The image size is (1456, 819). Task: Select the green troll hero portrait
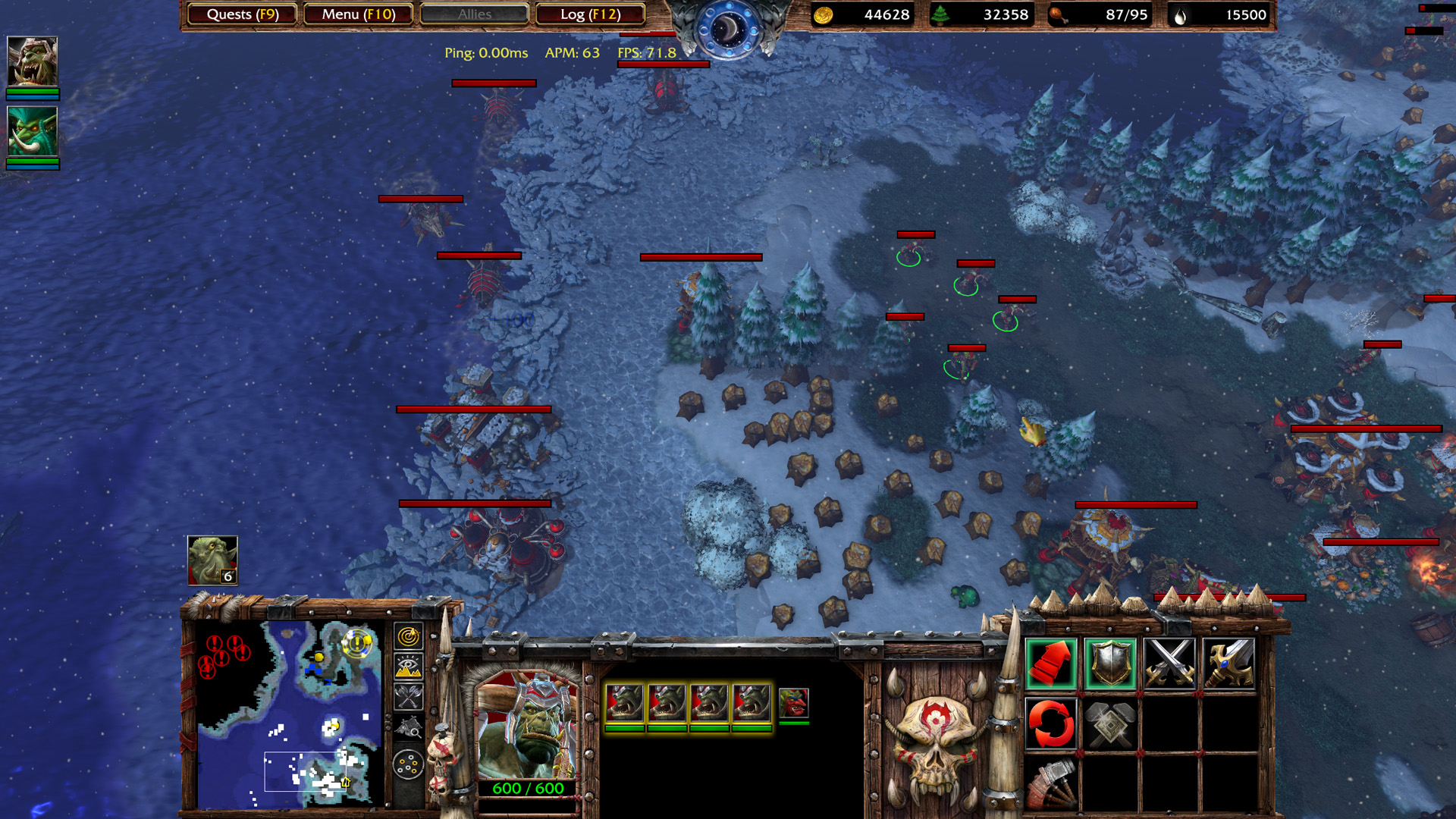coord(32,131)
